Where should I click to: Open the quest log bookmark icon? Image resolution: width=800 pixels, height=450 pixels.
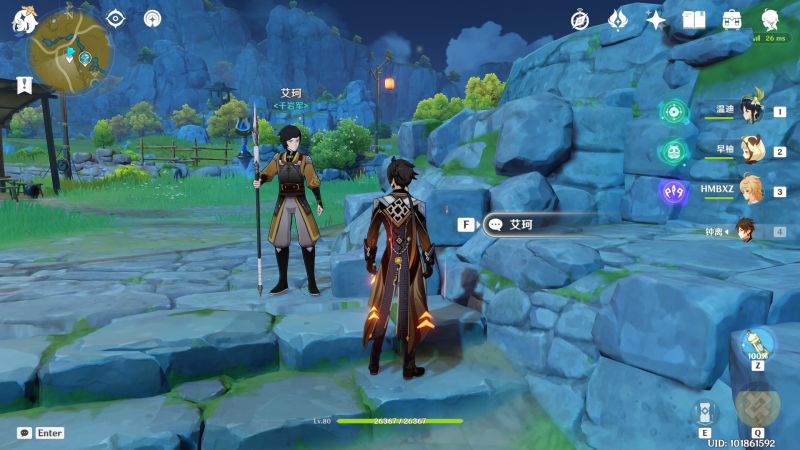(23, 86)
